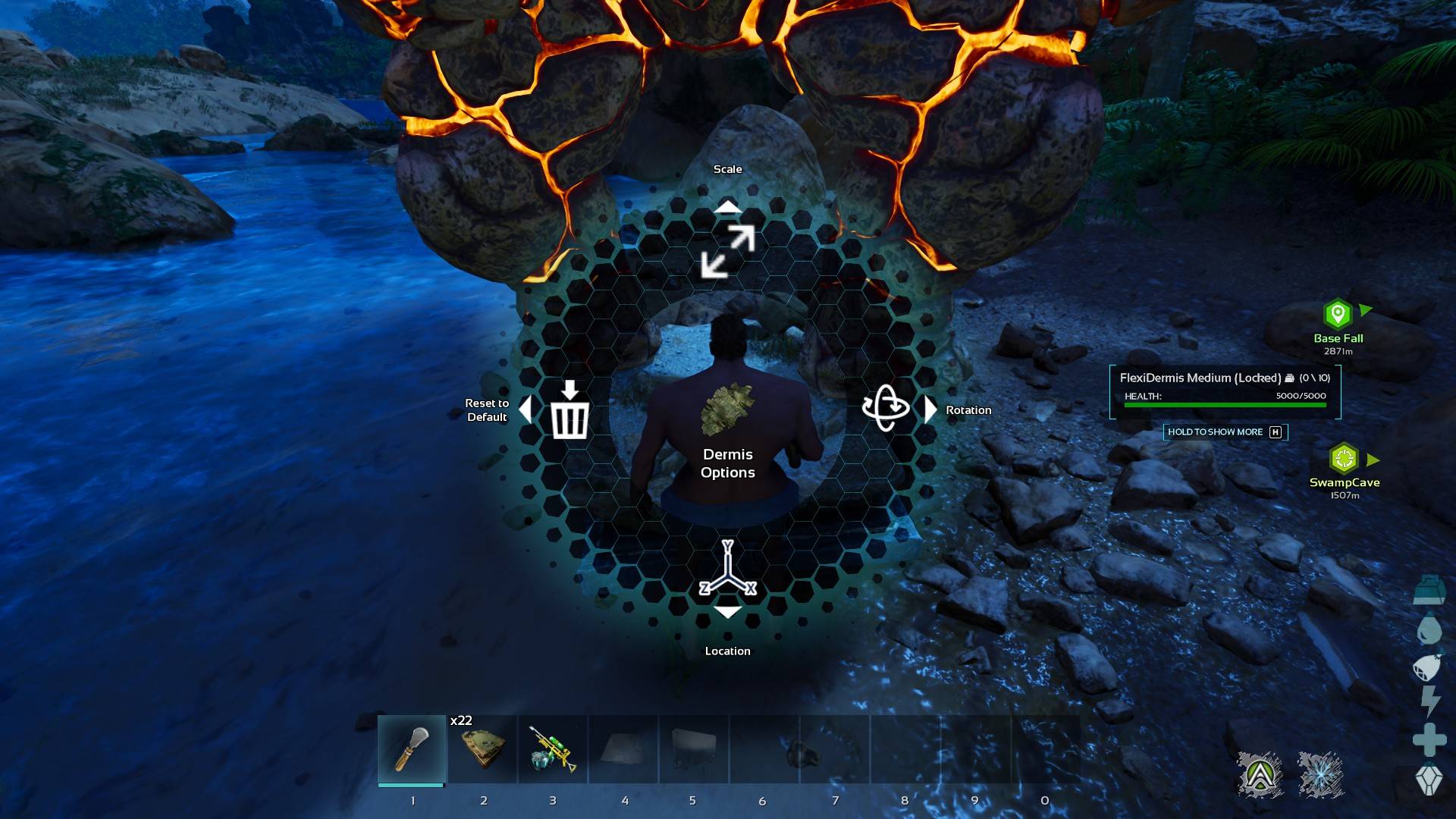
Task: Select Rotation in the Dermis wheel
Action: tap(886, 408)
